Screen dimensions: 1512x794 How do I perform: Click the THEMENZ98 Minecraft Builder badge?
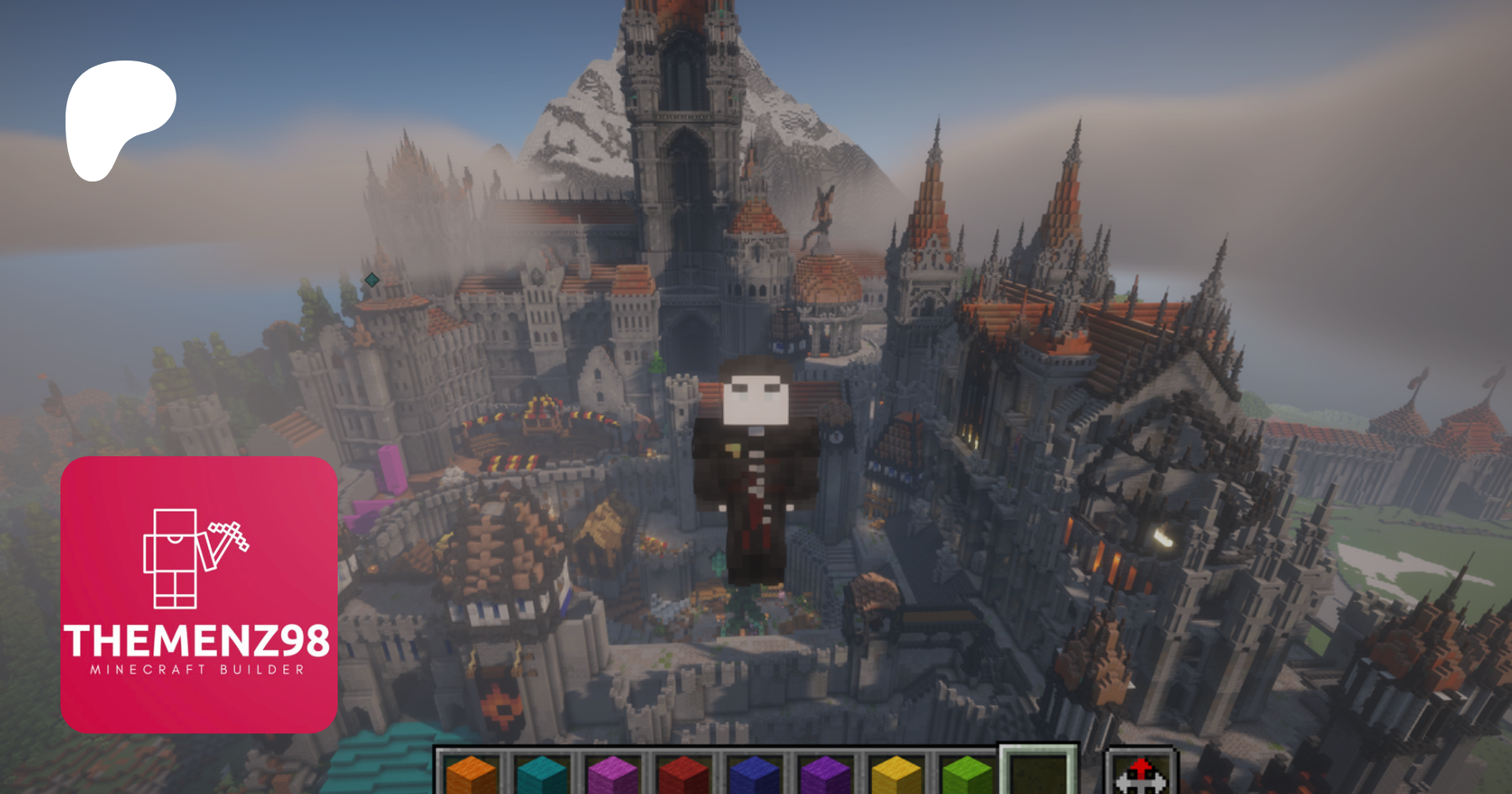(x=199, y=595)
